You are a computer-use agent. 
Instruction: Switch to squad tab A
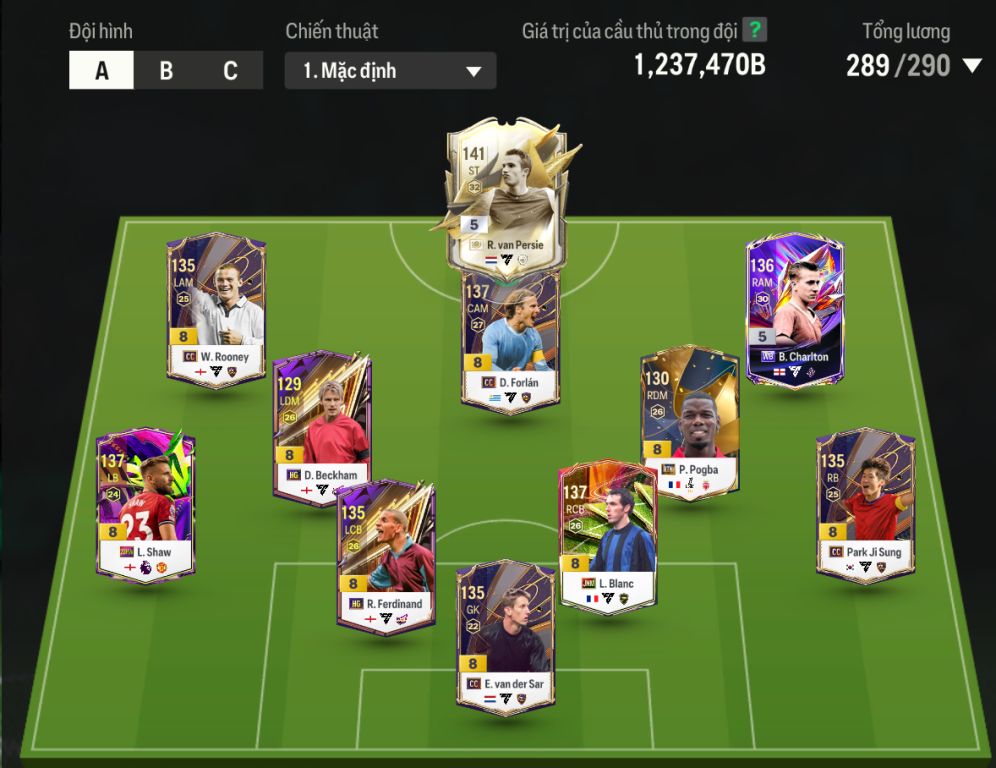pyautogui.click(x=101, y=71)
